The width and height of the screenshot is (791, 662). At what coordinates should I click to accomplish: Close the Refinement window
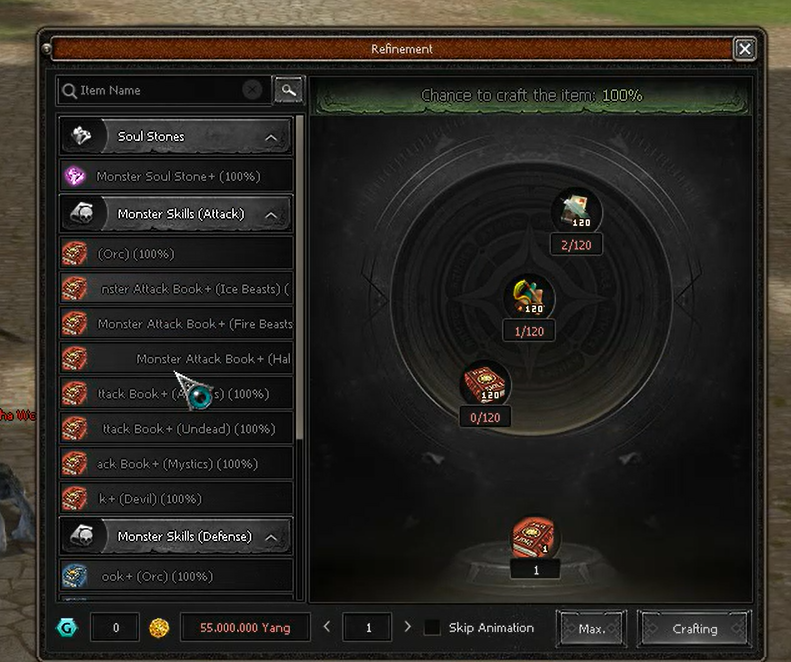[744, 48]
